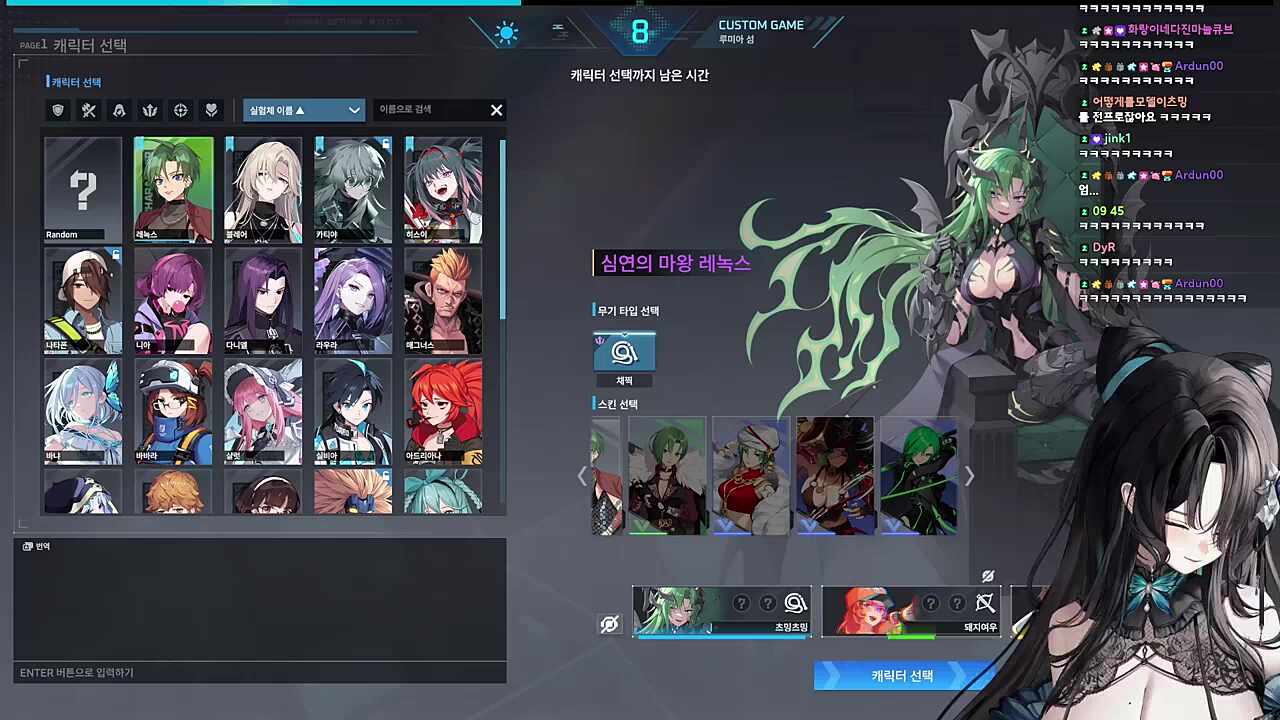Click the crosshair marksman filter icon
This screenshot has width=1280, height=720.
[x=180, y=110]
